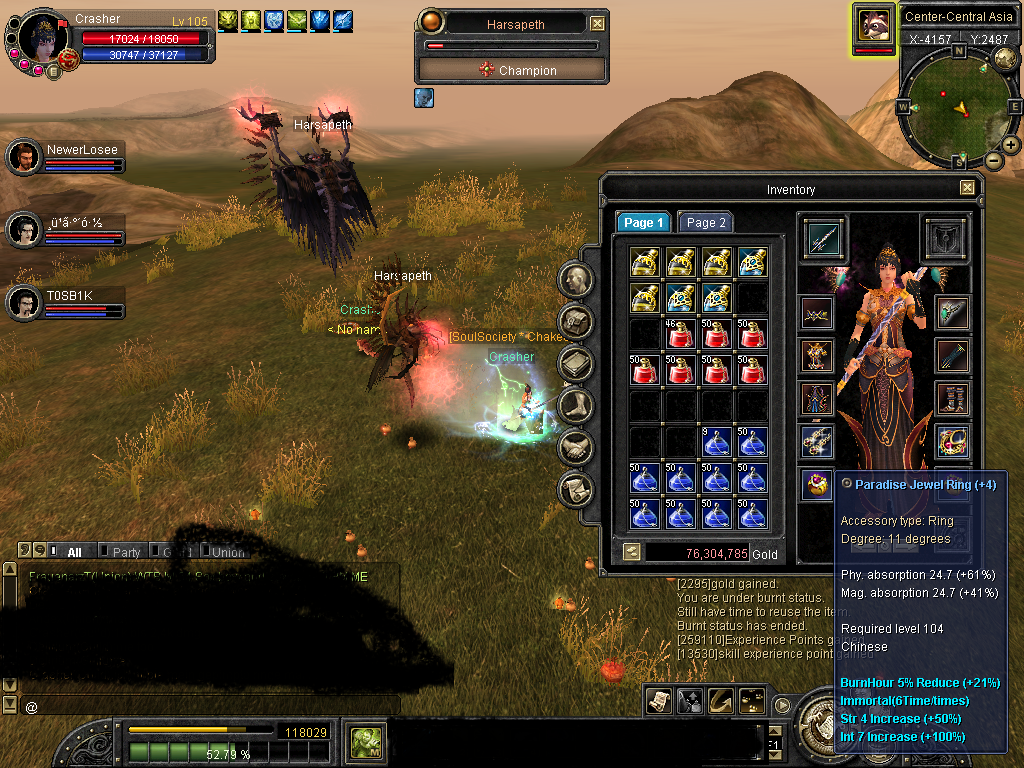This screenshot has width=1024, height=768.
Task: Select the Page 1 inventory tab
Action: 642,223
